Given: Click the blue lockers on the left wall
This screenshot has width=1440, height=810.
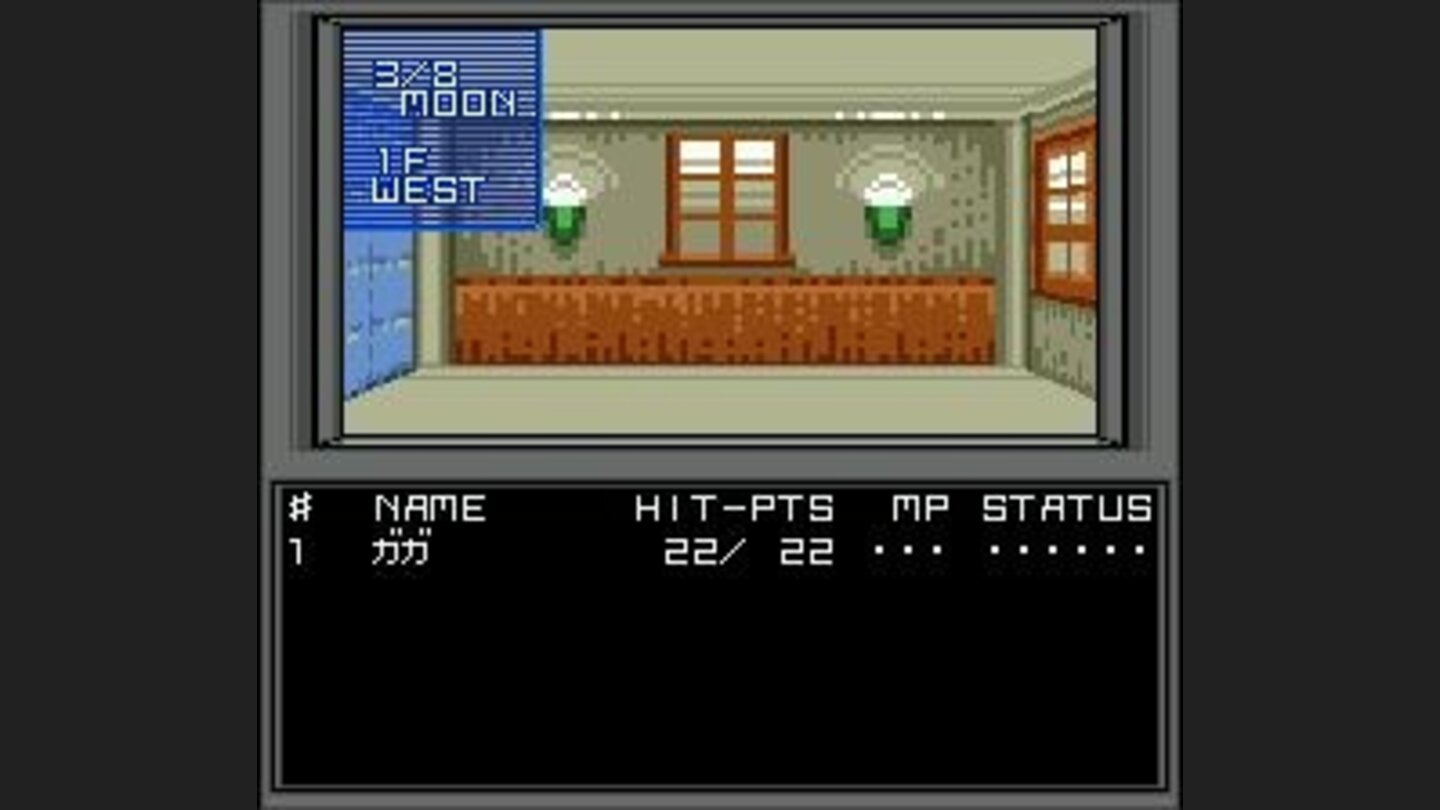Looking at the screenshot, I should pos(380,310).
